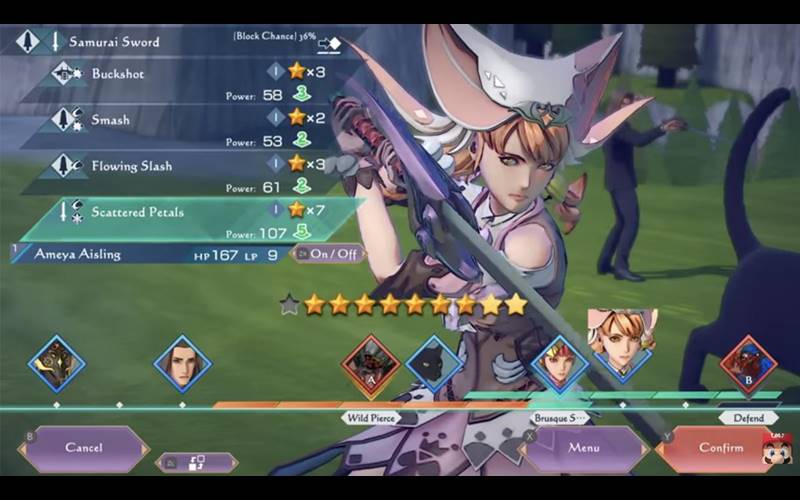Click the small swap button beside Cancel
The width and height of the screenshot is (800, 500).
[197, 462]
